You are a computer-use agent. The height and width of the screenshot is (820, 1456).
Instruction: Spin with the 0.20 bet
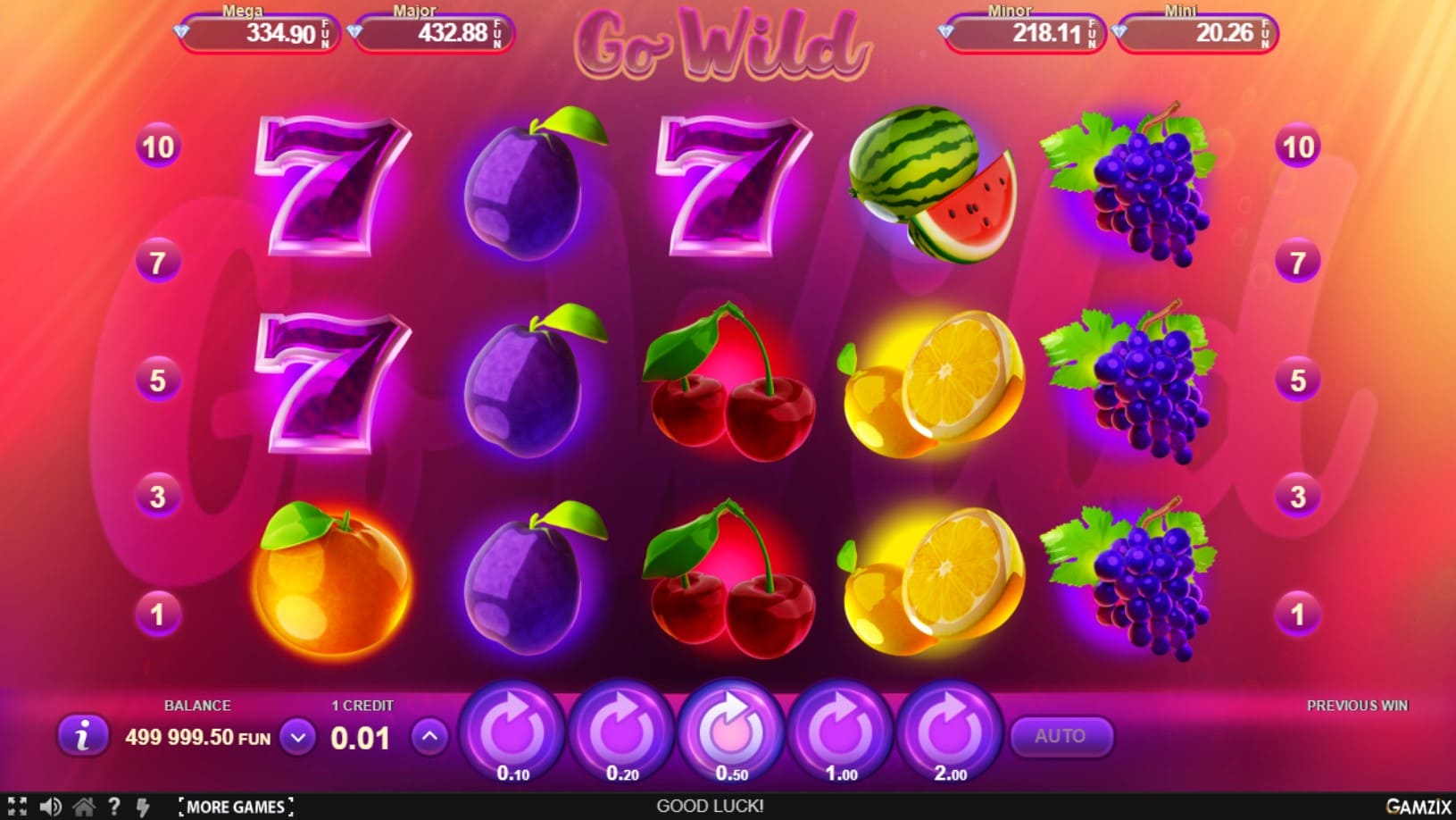tap(622, 732)
